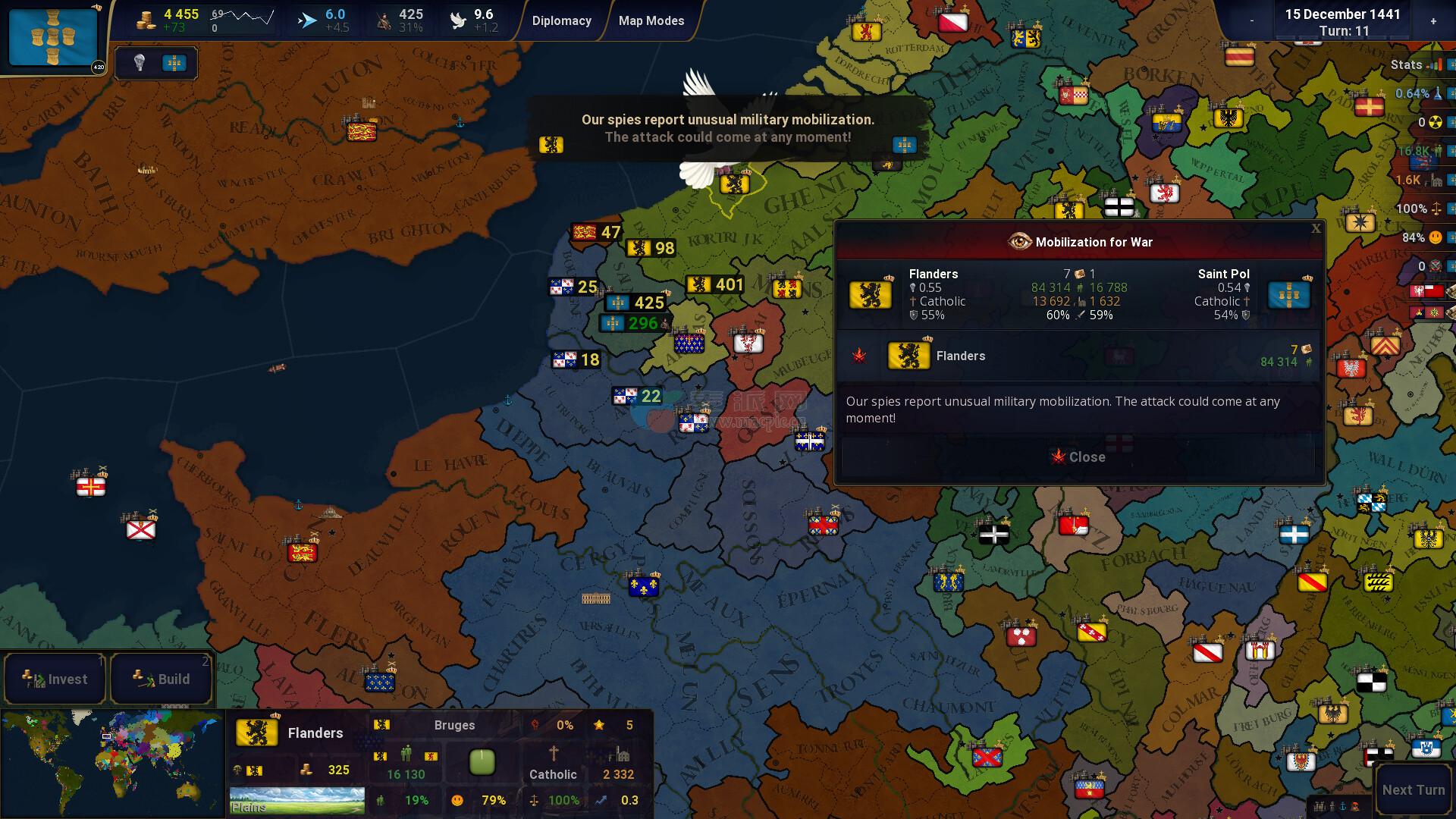This screenshot has height=819, width=1456.
Task: Open the gold treasury display
Action: (x=167, y=20)
